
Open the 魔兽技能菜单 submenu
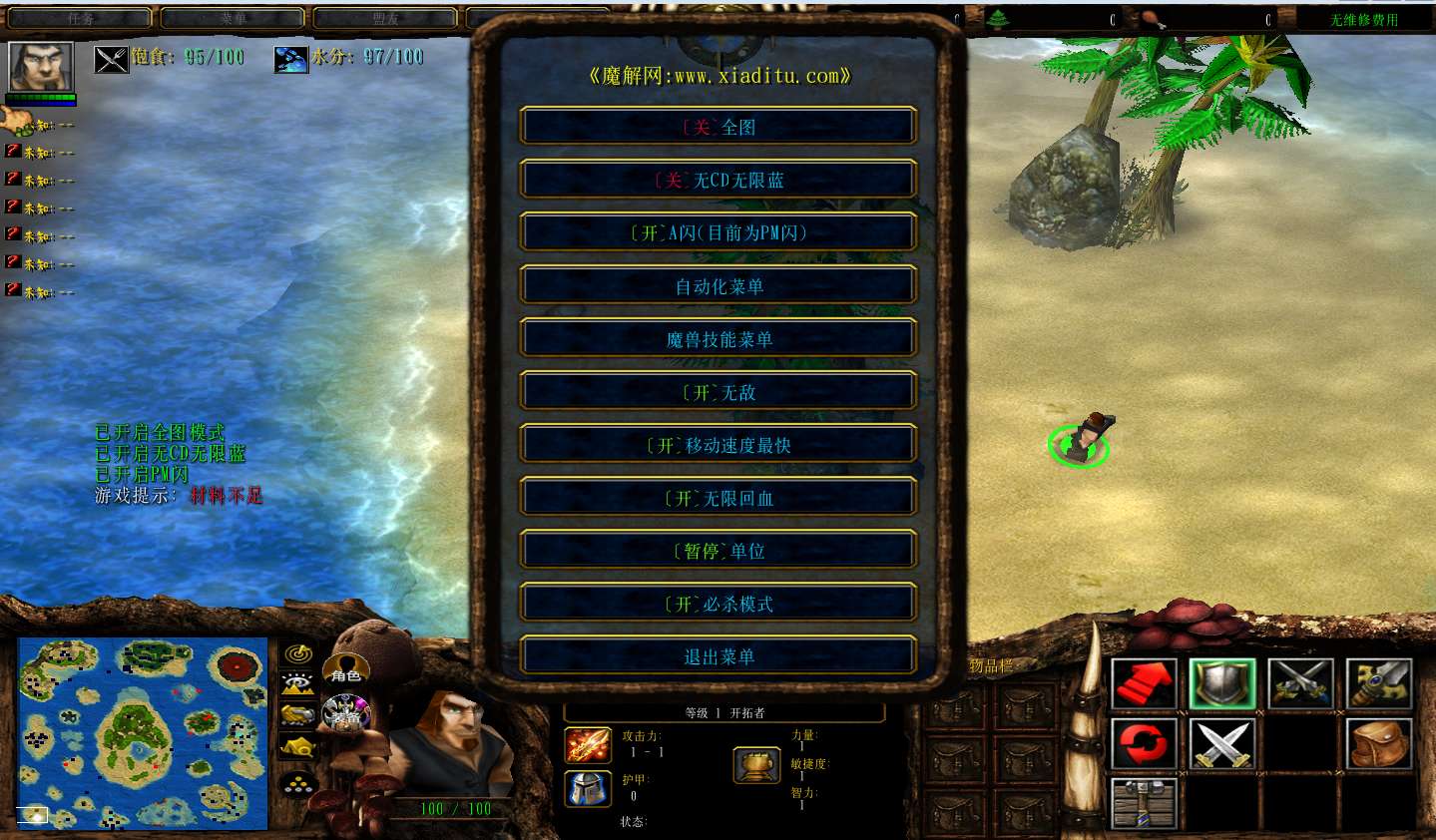[x=718, y=339]
